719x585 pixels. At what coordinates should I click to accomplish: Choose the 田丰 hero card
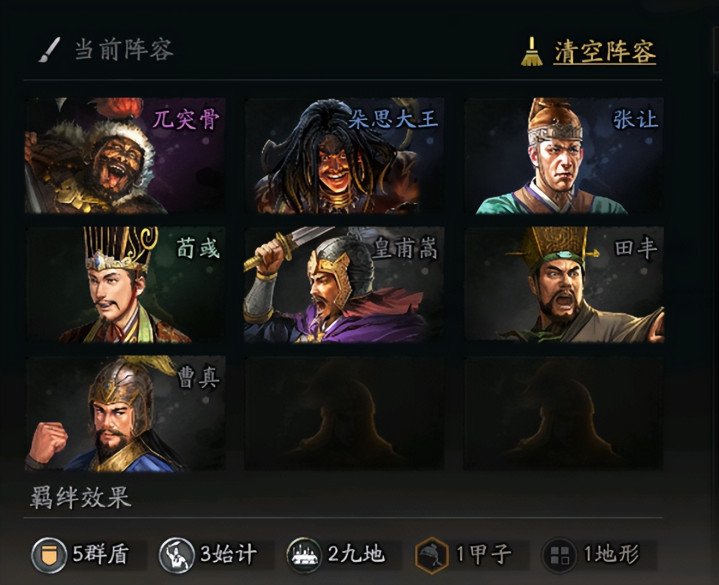564,285
